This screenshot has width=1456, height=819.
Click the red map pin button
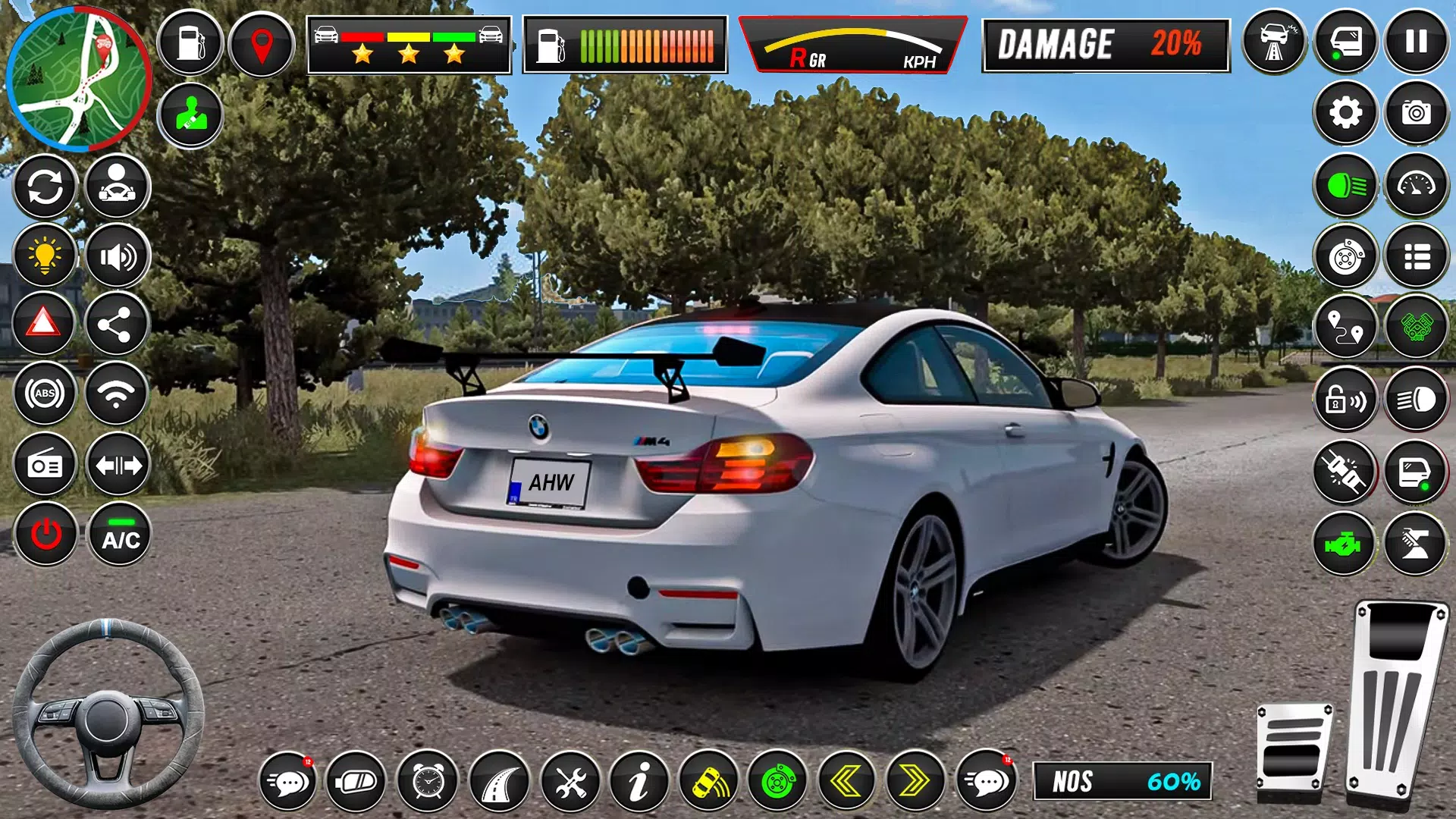click(x=262, y=44)
